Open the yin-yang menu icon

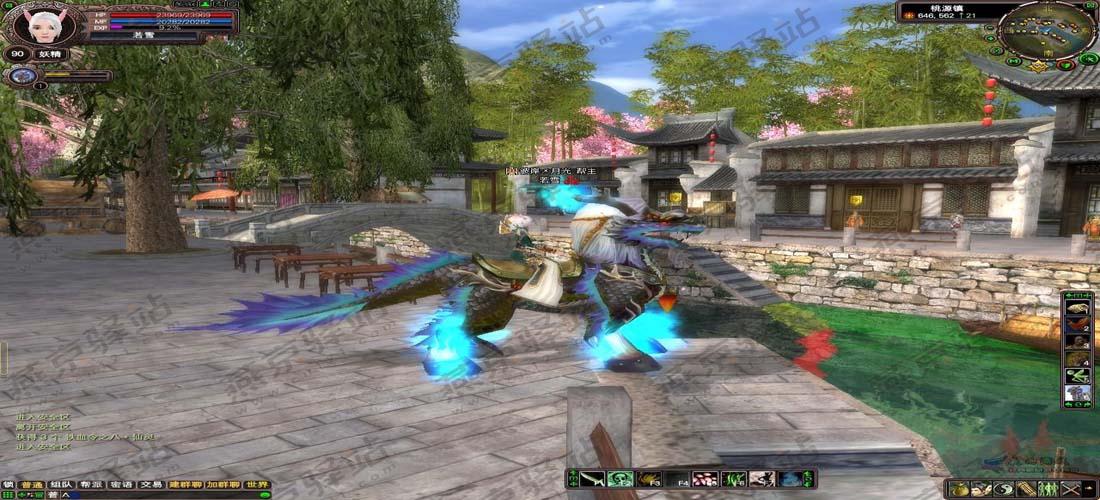tap(1003, 489)
